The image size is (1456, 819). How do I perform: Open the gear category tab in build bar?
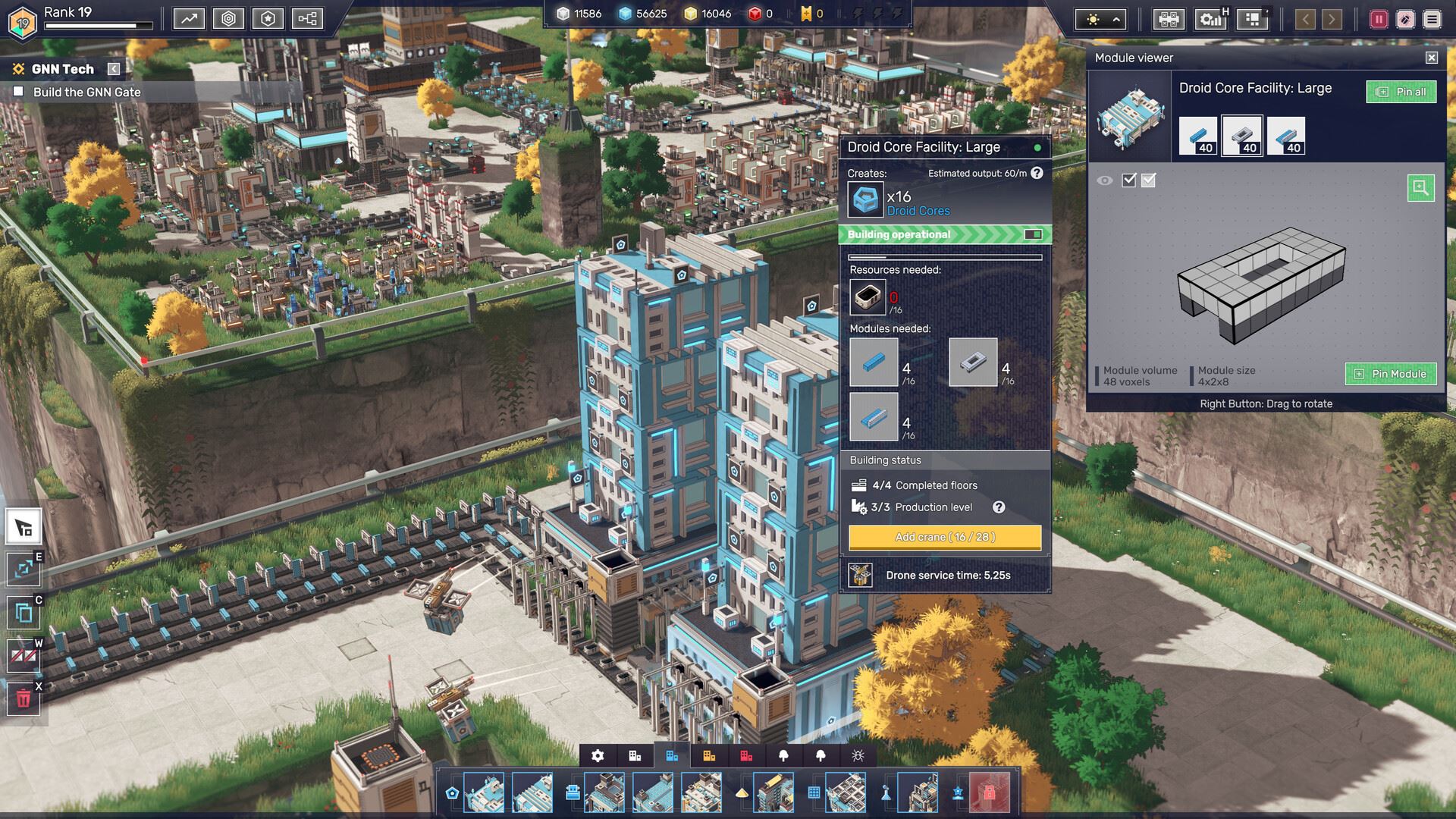pyautogui.click(x=598, y=755)
